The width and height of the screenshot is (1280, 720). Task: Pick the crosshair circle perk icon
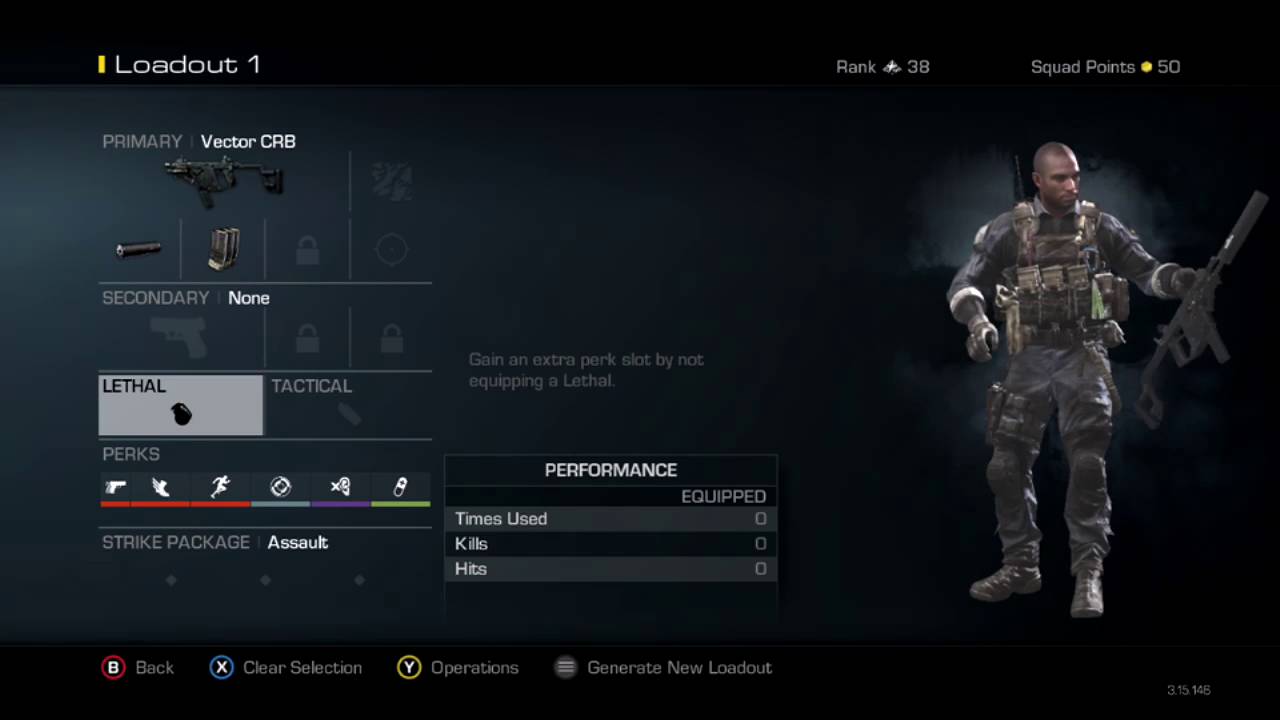pyautogui.click(x=280, y=487)
